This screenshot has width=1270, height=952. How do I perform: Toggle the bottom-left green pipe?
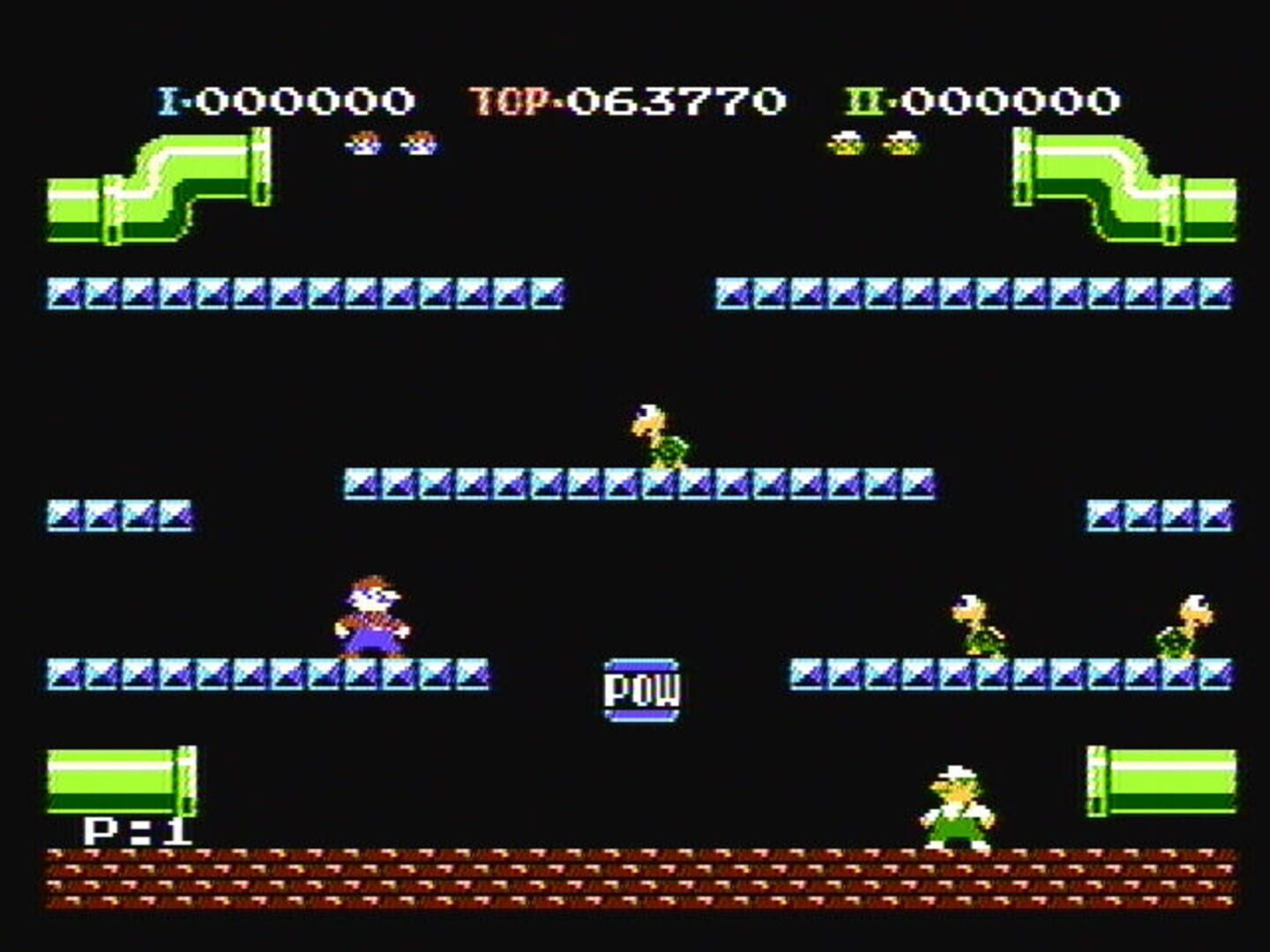pyautogui.click(x=115, y=780)
